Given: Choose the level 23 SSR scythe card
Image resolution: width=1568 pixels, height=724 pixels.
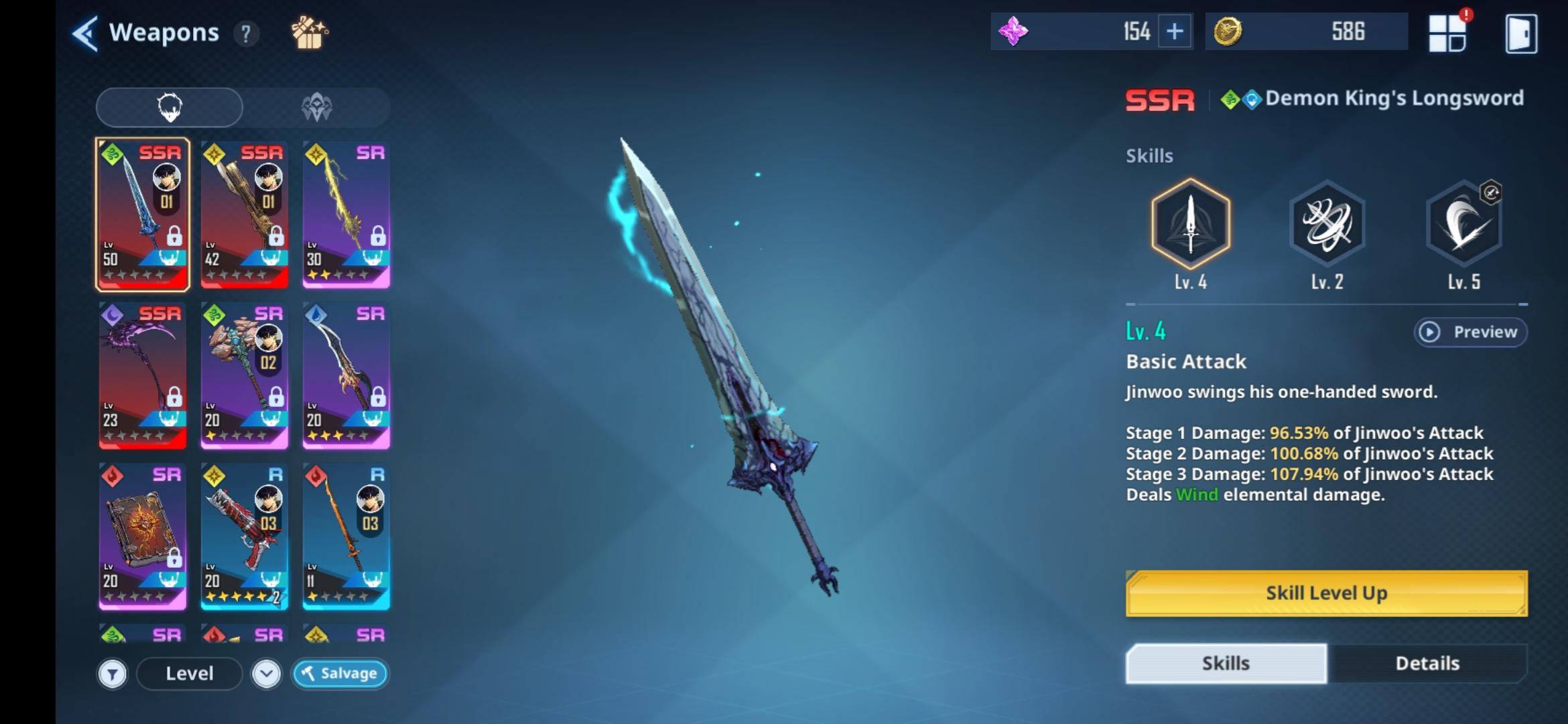Looking at the screenshot, I should coord(143,375).
